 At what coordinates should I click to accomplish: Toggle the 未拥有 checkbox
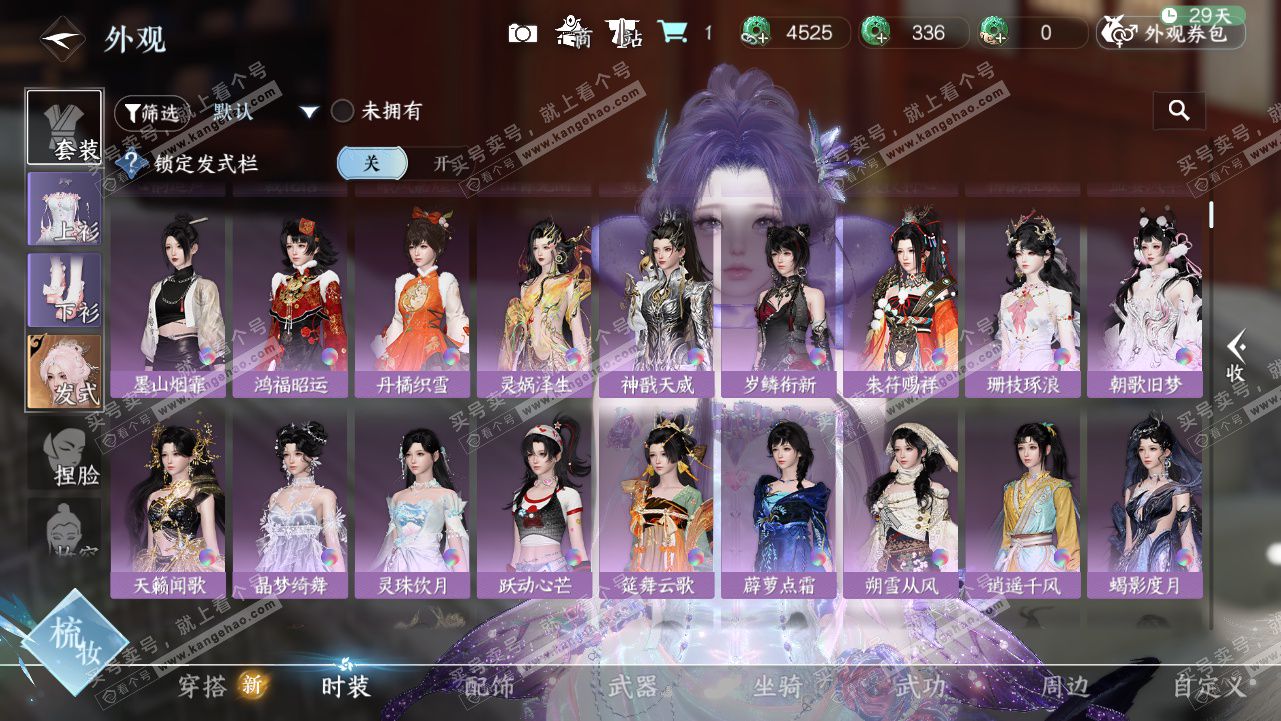[x=343, y=111]
